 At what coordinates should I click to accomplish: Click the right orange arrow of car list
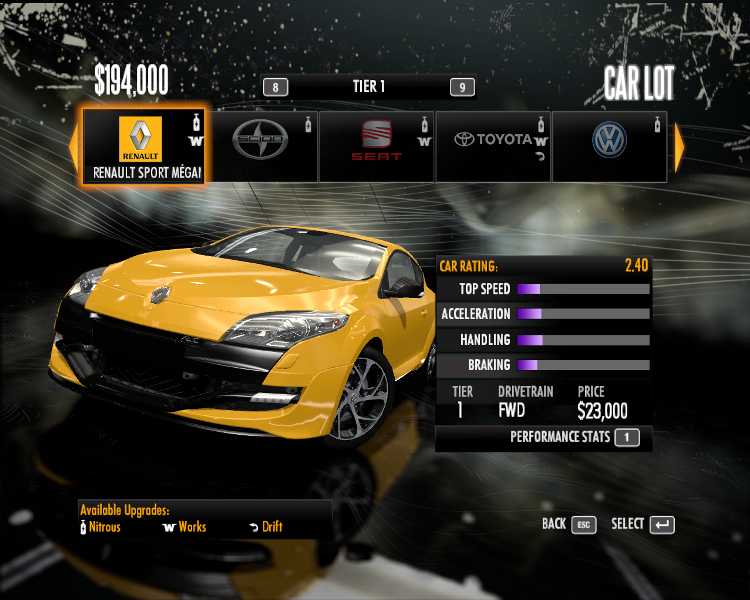pos(680,148)
